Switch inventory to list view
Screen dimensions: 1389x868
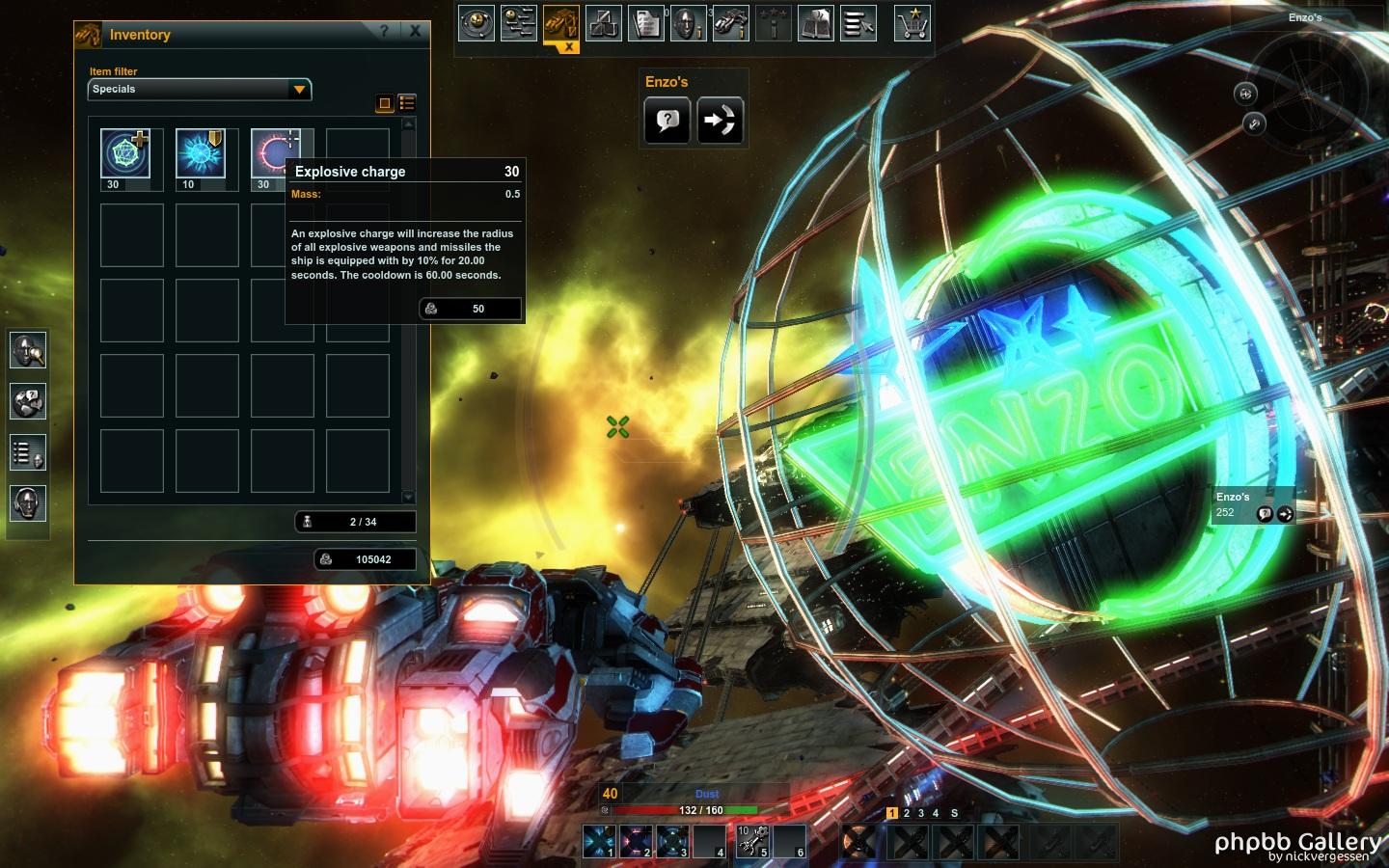407,103
